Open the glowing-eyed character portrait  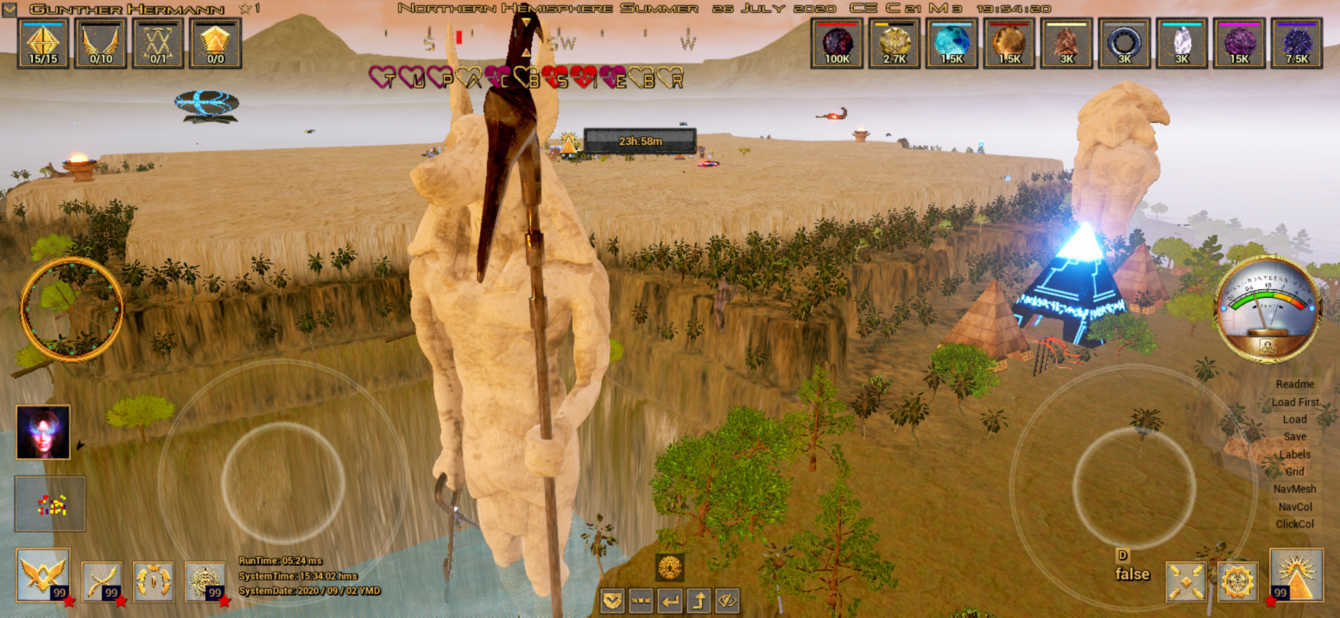(x=43, y=432)
